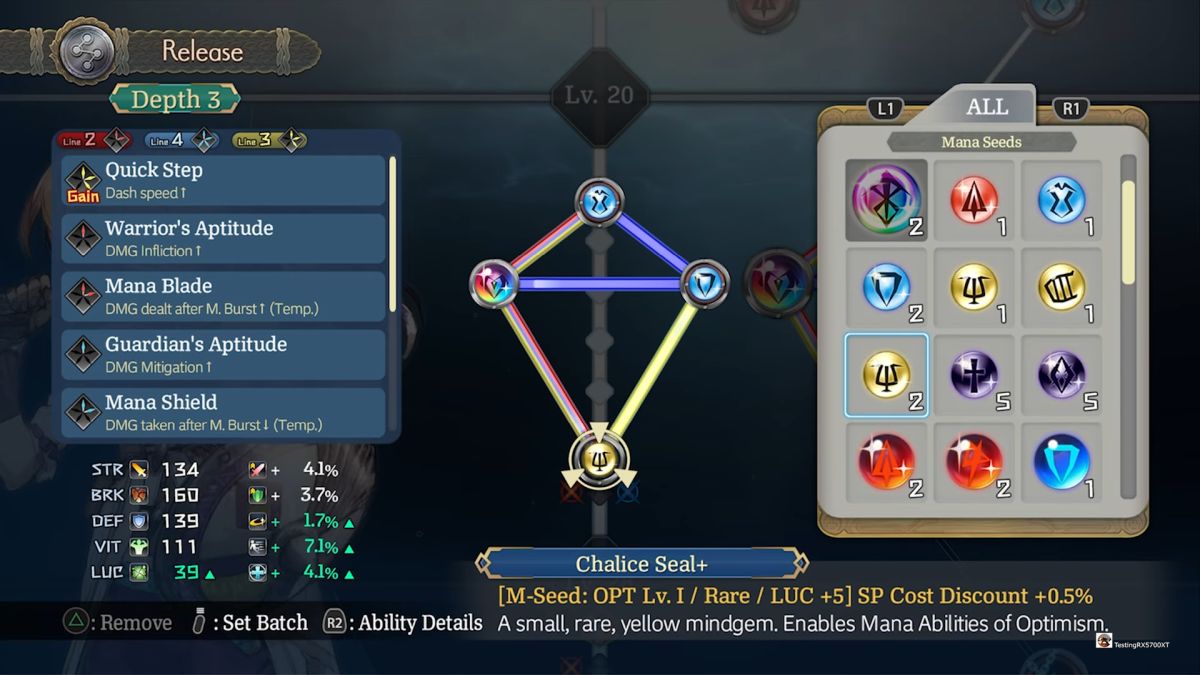This screenshot has height=675, width=1200.
Task: Select the blue shield socket on the grid's right
Action: pyautogui.click(x=705, y=283)
